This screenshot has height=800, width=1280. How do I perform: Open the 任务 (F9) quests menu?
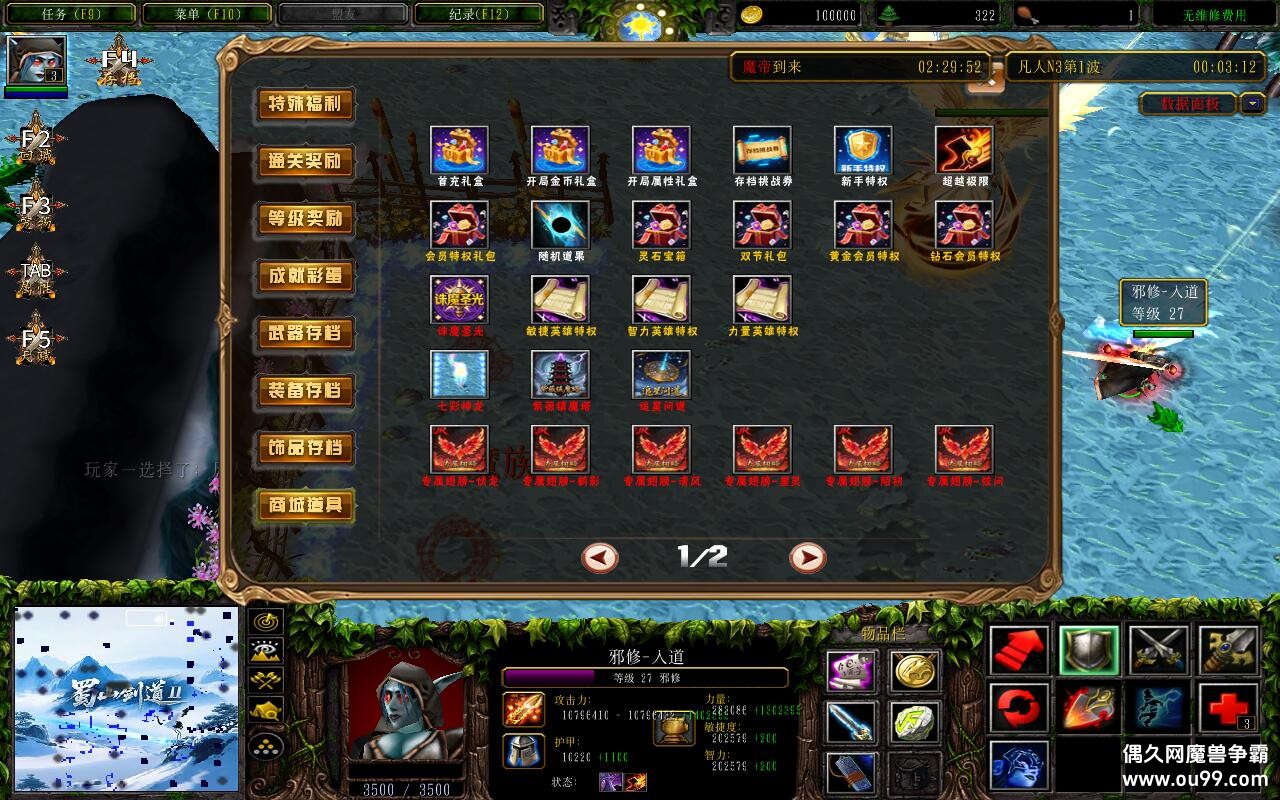pyautogui.click(x=68, y=14)
